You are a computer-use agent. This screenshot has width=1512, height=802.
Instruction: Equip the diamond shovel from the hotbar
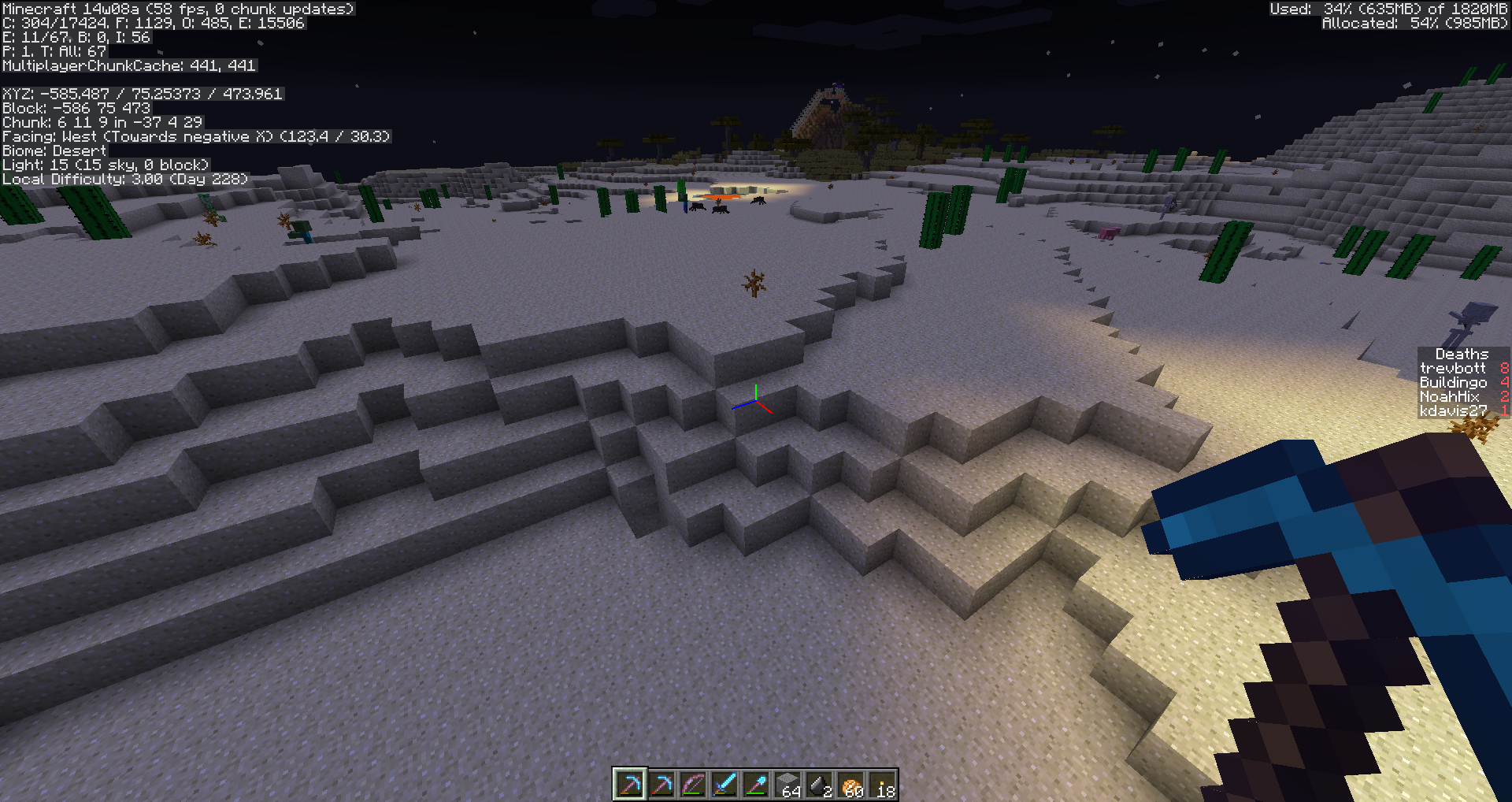tap(756, 785)
